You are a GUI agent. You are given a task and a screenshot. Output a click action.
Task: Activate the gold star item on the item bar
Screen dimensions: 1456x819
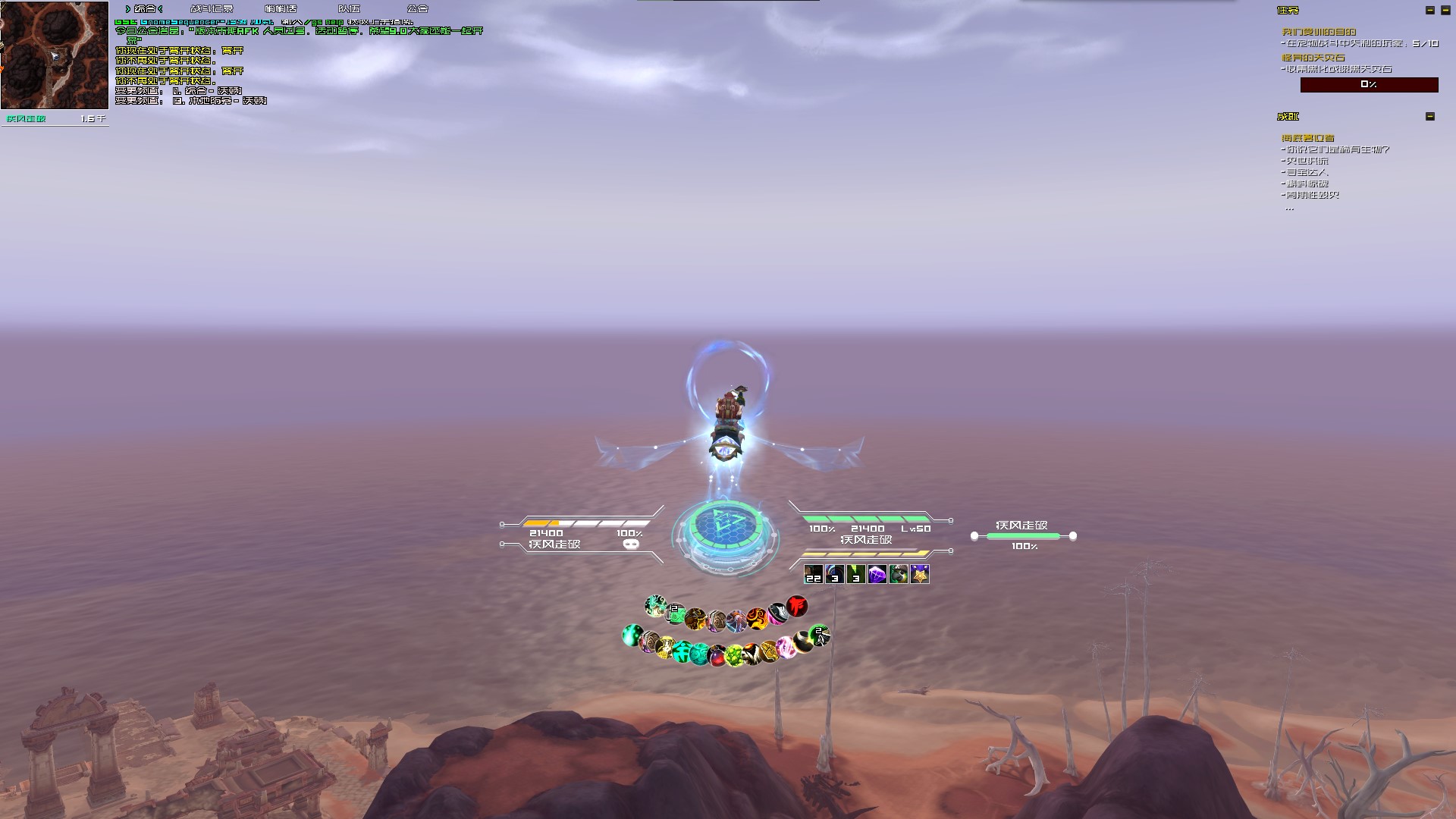point(920,575)
